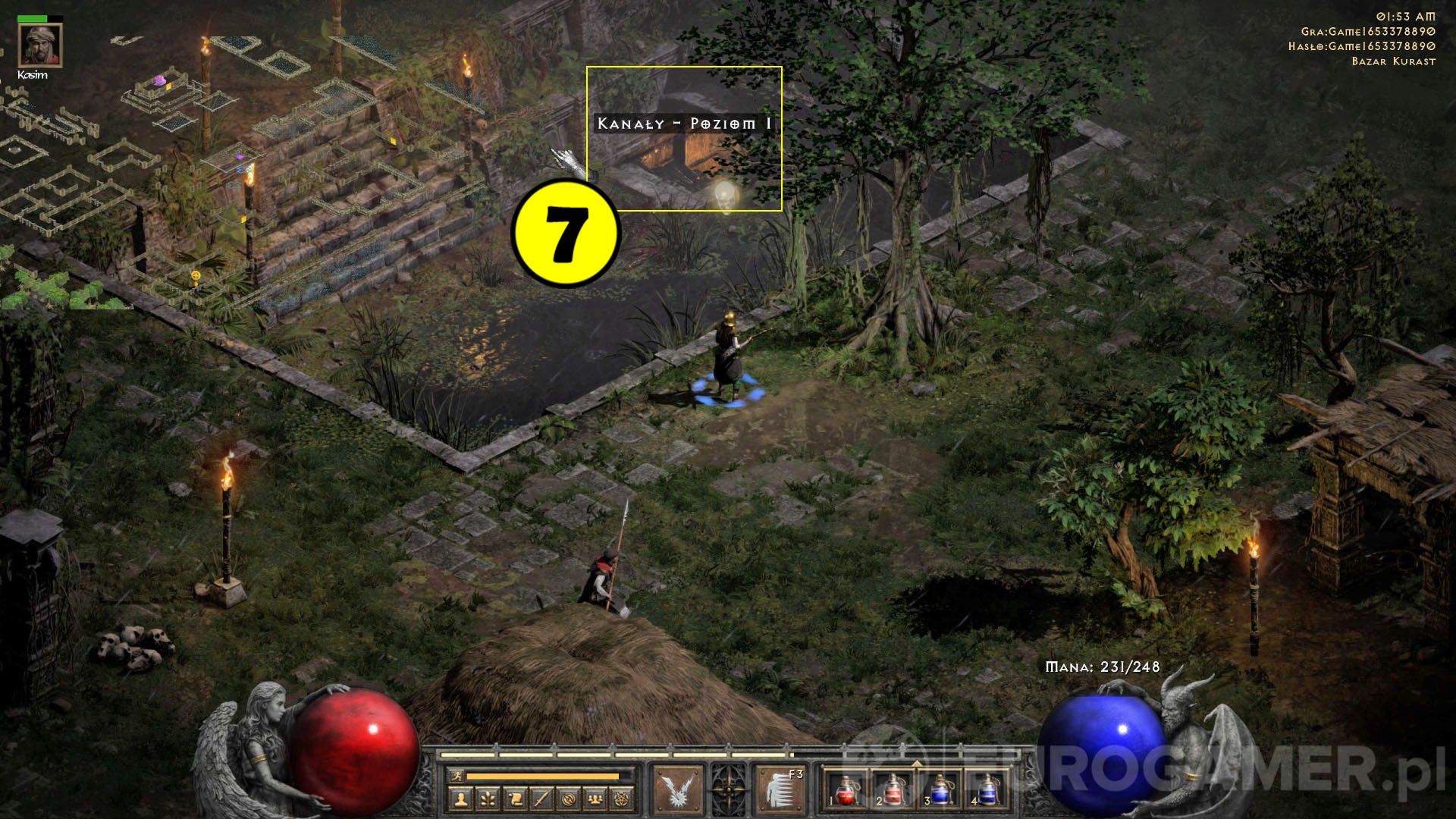Open the character screen via the bust icon
The width and height of the screenshot is (1456, 819).
point(462,799)
